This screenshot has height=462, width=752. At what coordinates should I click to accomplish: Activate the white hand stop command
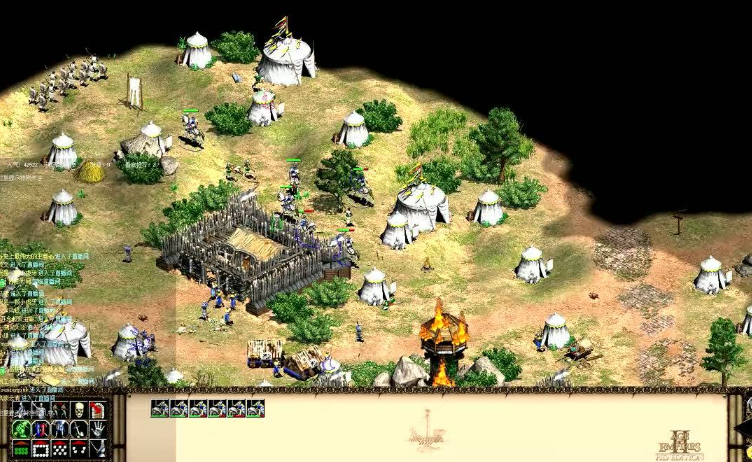pos(98,429)
